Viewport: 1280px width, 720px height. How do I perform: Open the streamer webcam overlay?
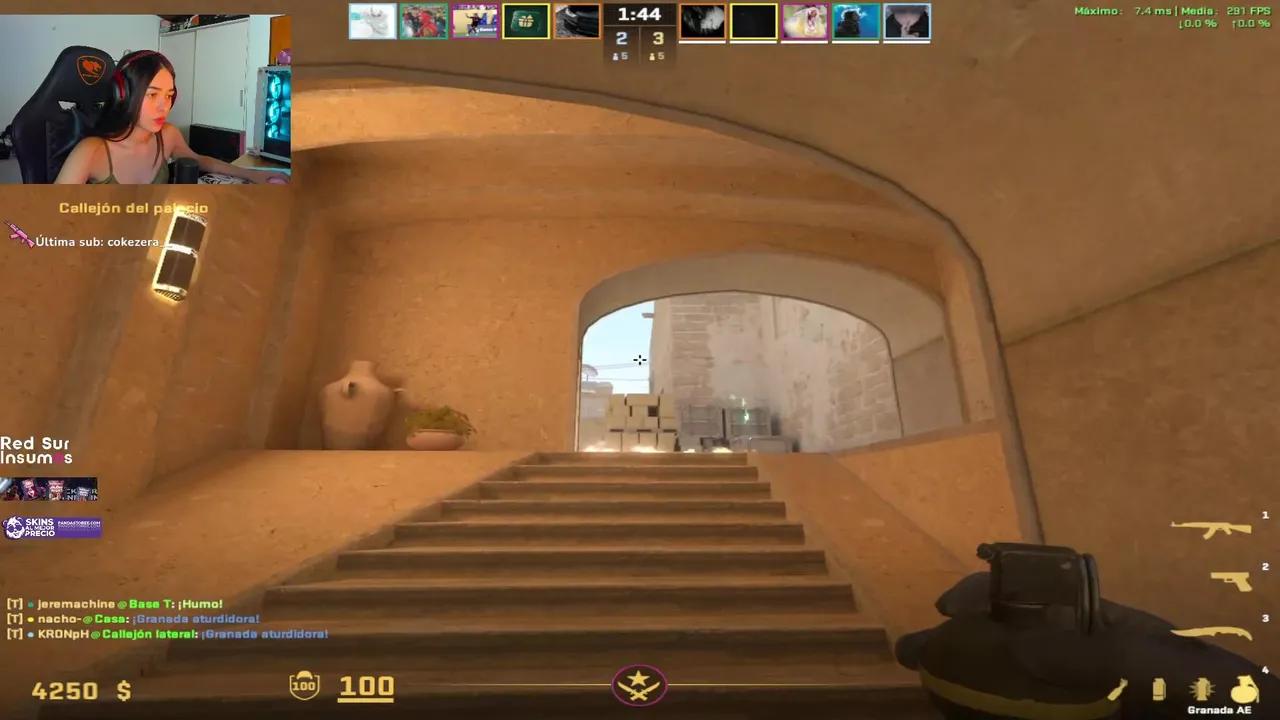click(x=146, y=92)
